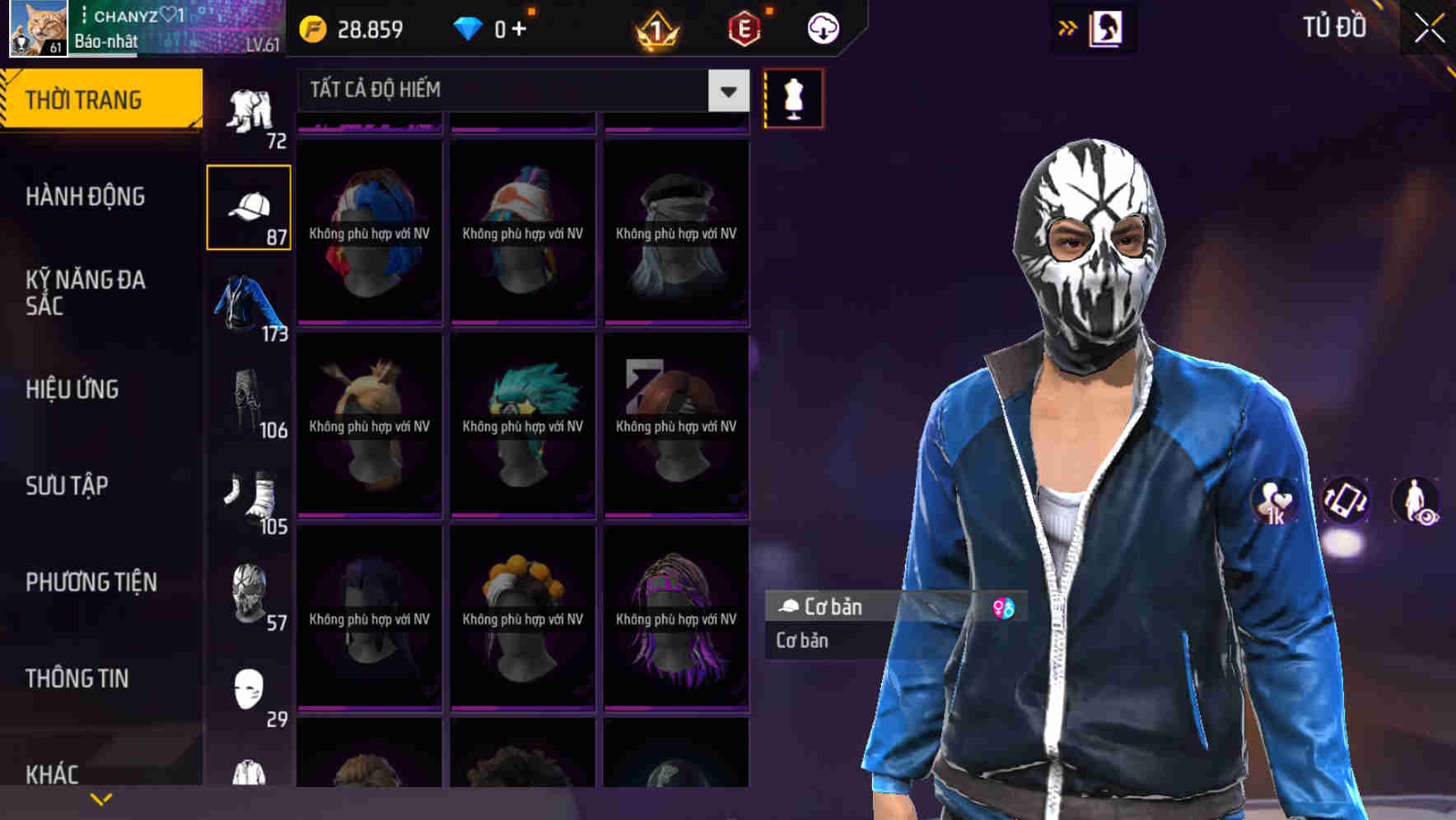Click the cloud download icon in top bar
This screenshot has width=1456, height=820.
[x=822, y=27]
